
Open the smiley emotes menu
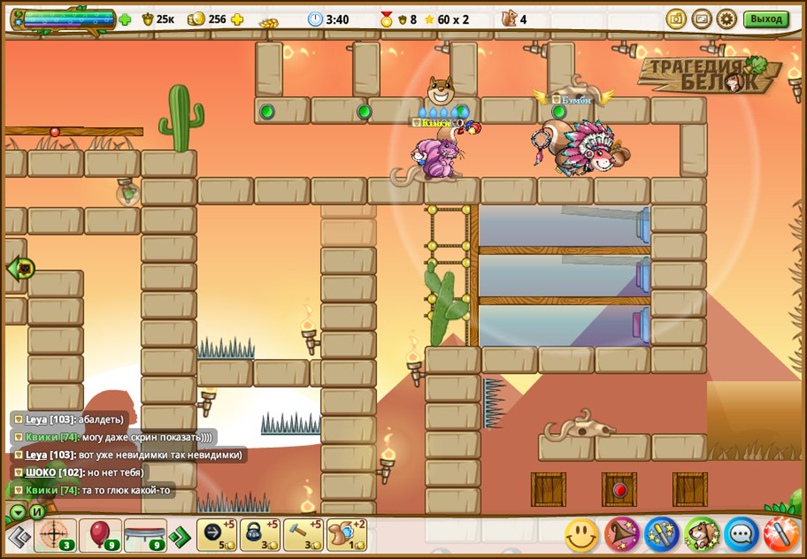click(x=581, y=535)
